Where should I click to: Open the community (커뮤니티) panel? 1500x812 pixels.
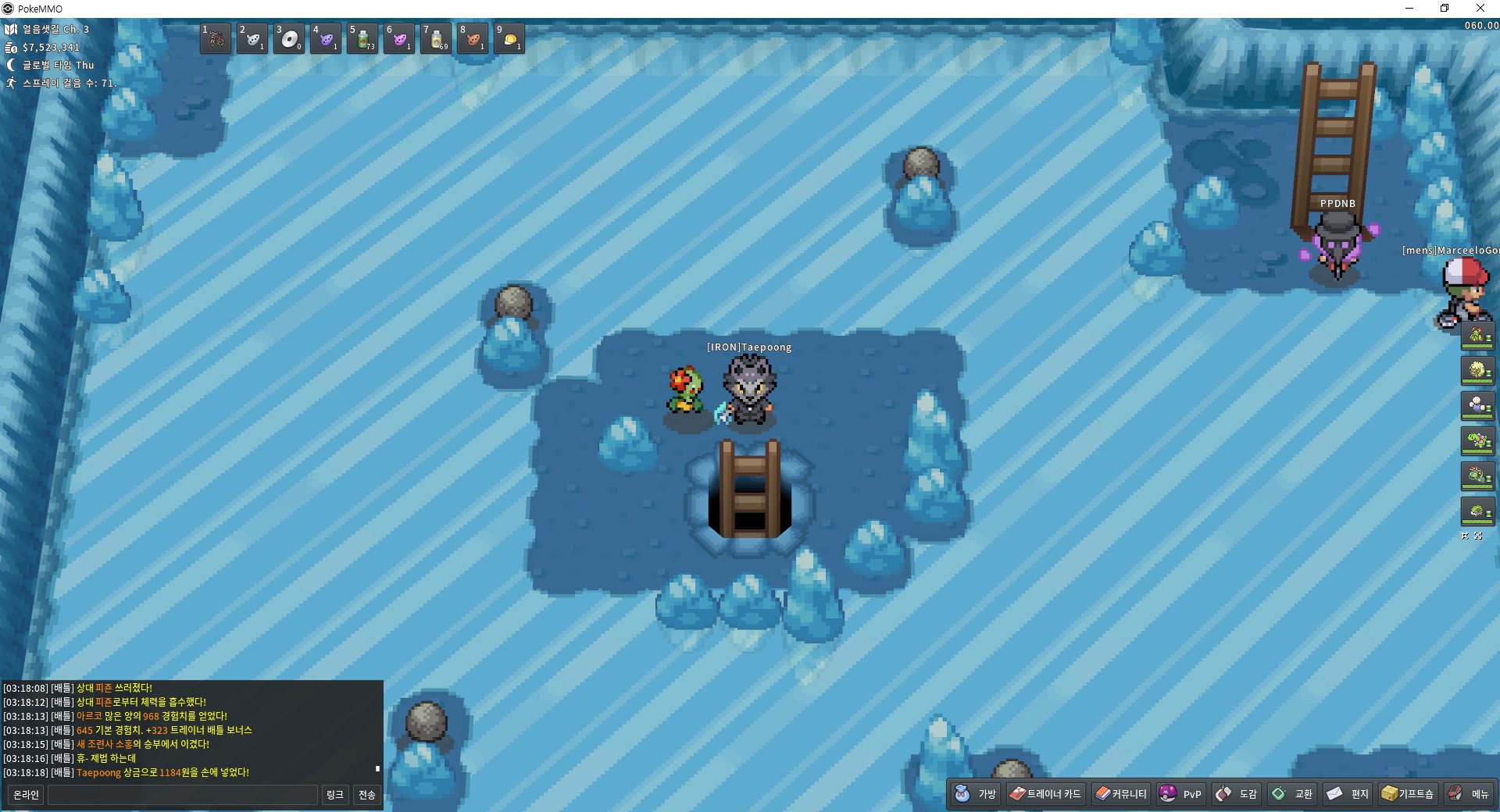point(1121,794)
